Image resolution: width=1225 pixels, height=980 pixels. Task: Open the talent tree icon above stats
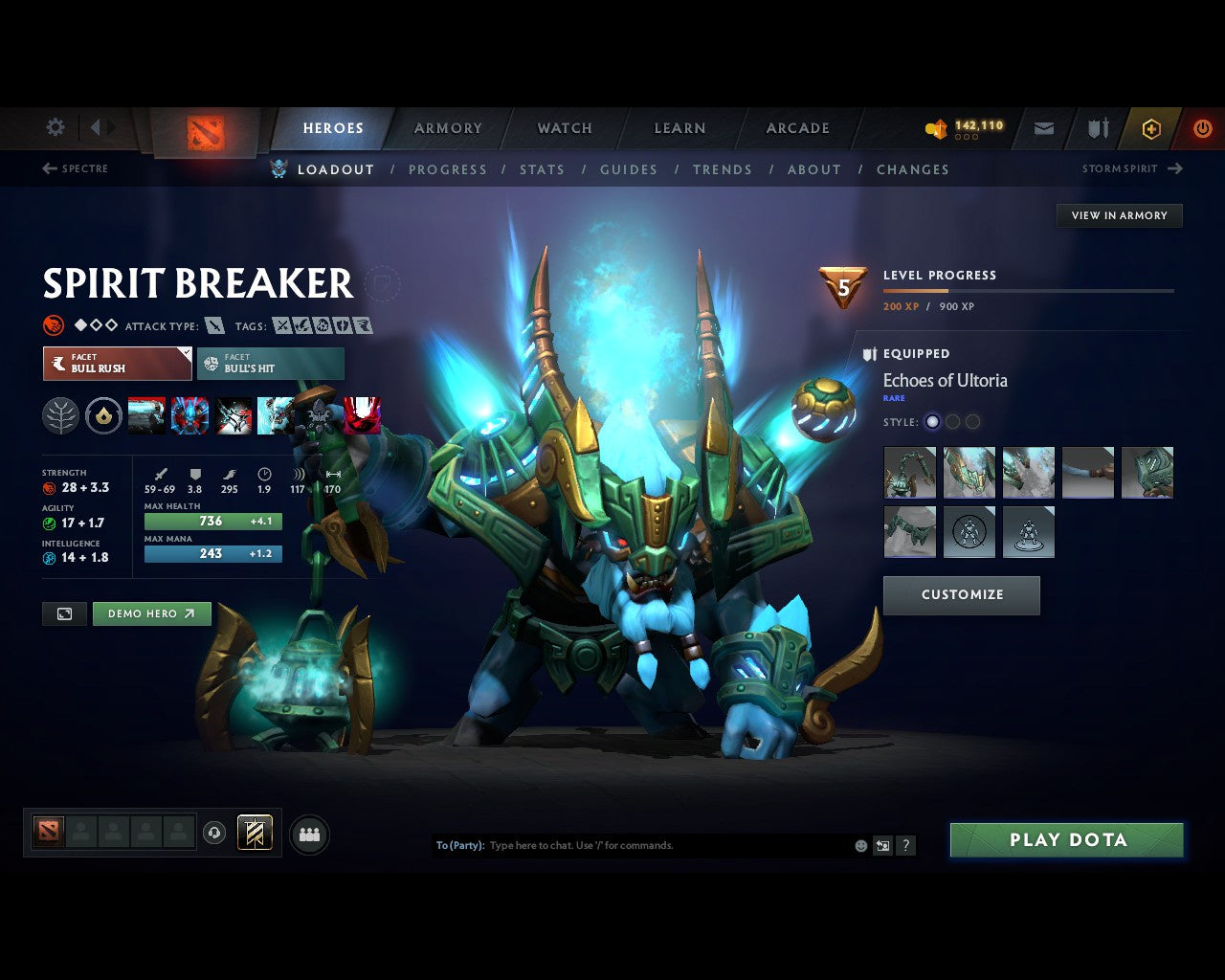[60, 416]
